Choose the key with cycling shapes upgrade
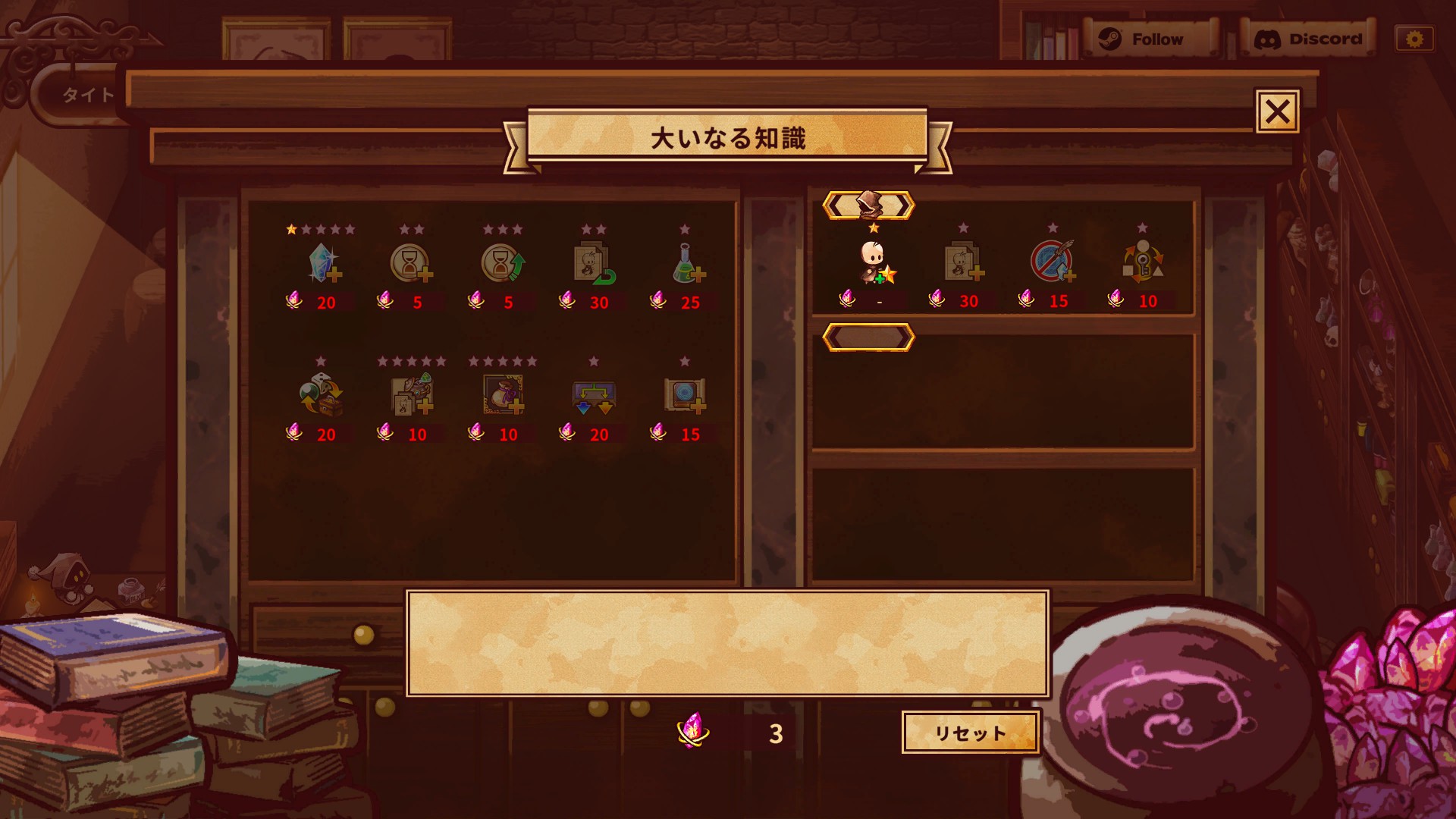The height and width of the screenshot is (819, 1456). pyautogui.click(x=1143, y=262)
